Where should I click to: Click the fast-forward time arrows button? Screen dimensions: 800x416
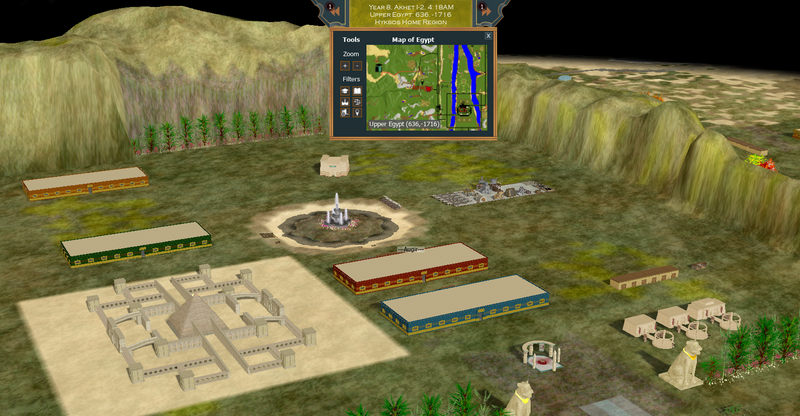(486, 9)
